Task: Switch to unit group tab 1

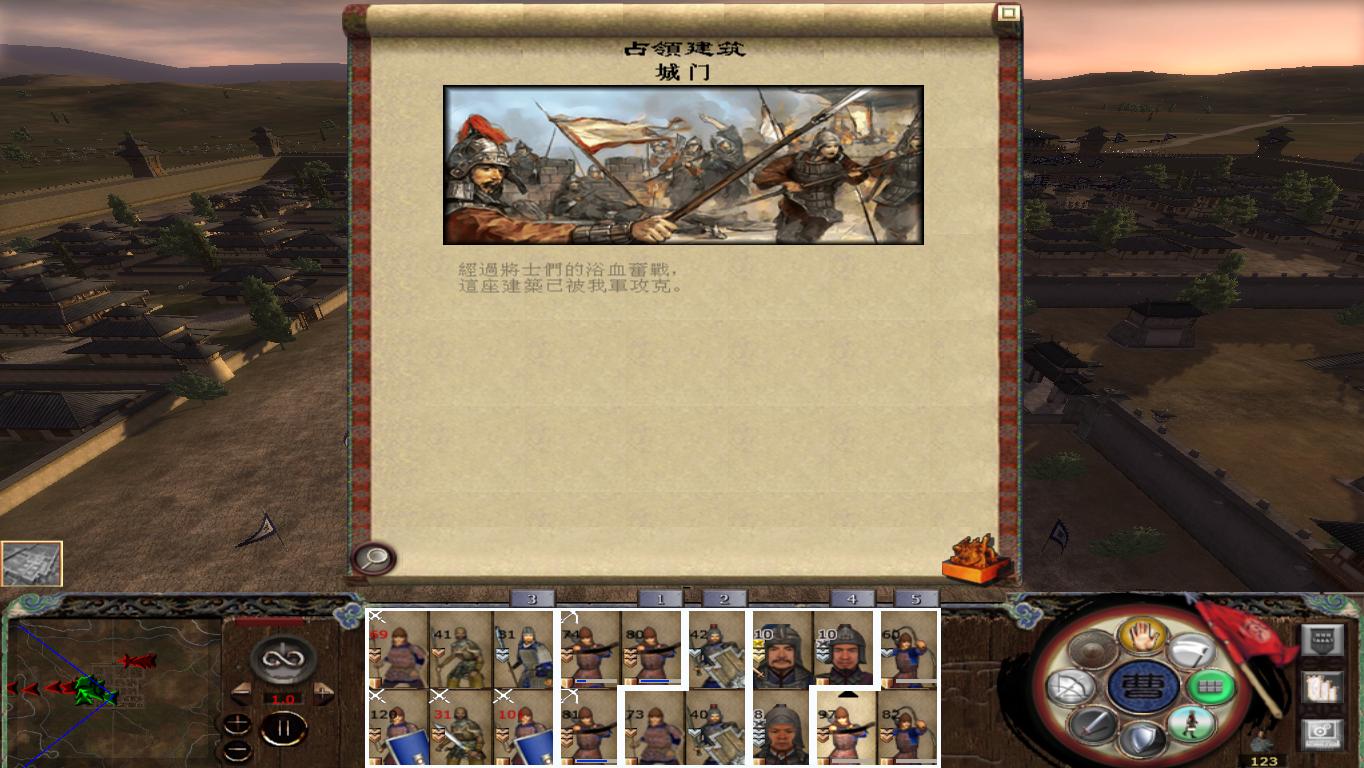Action: [x=660, y=597]
